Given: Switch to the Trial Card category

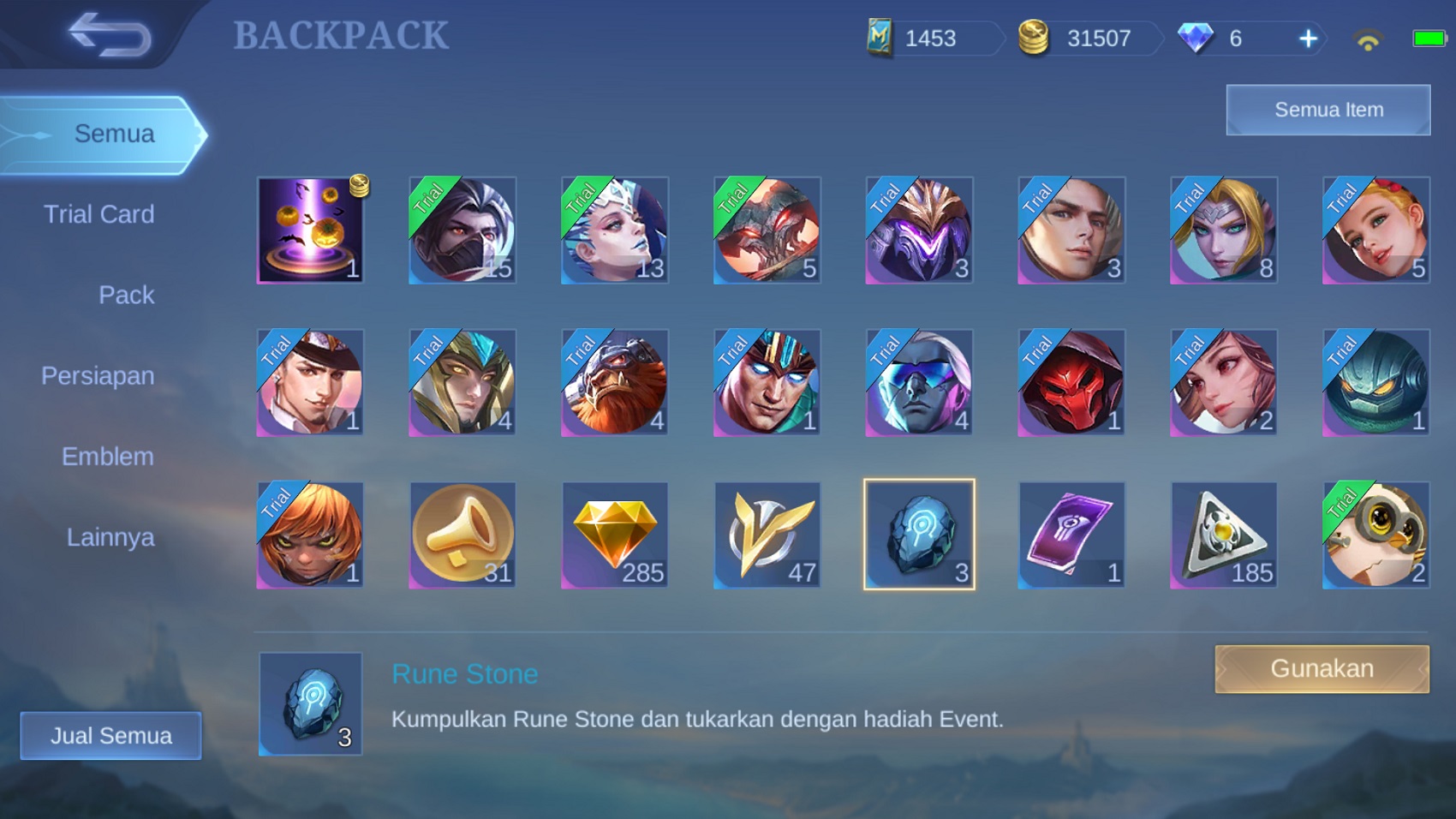Looking at the screenshot, I should [100, 214].
